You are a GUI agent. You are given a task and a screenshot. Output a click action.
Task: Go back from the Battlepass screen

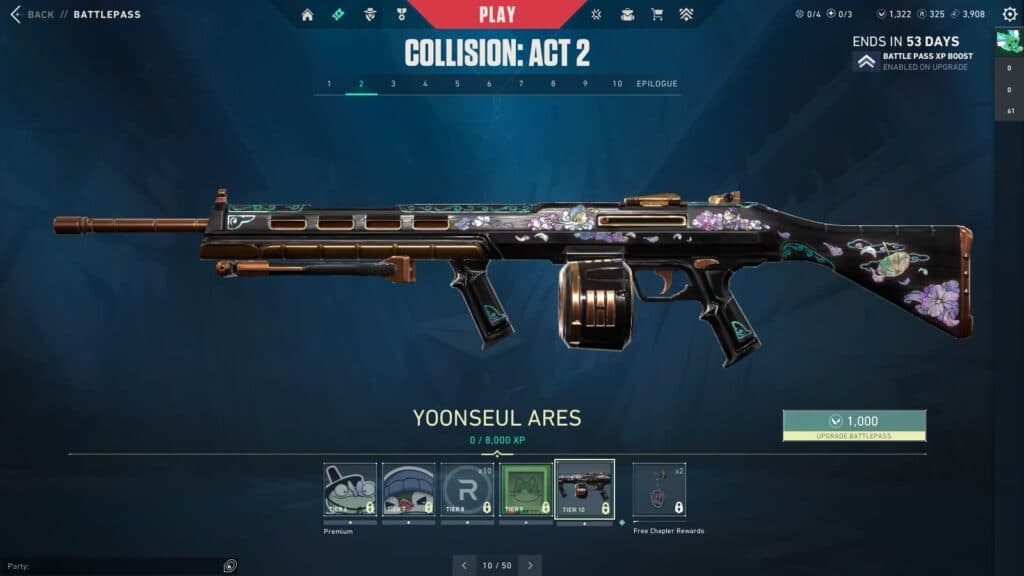[32, 15]
